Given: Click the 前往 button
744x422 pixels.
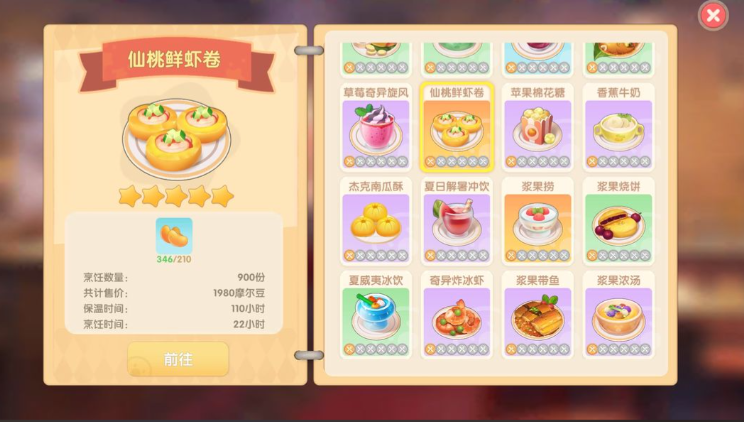Looking at the screenshot, I should tap(178, 359).
